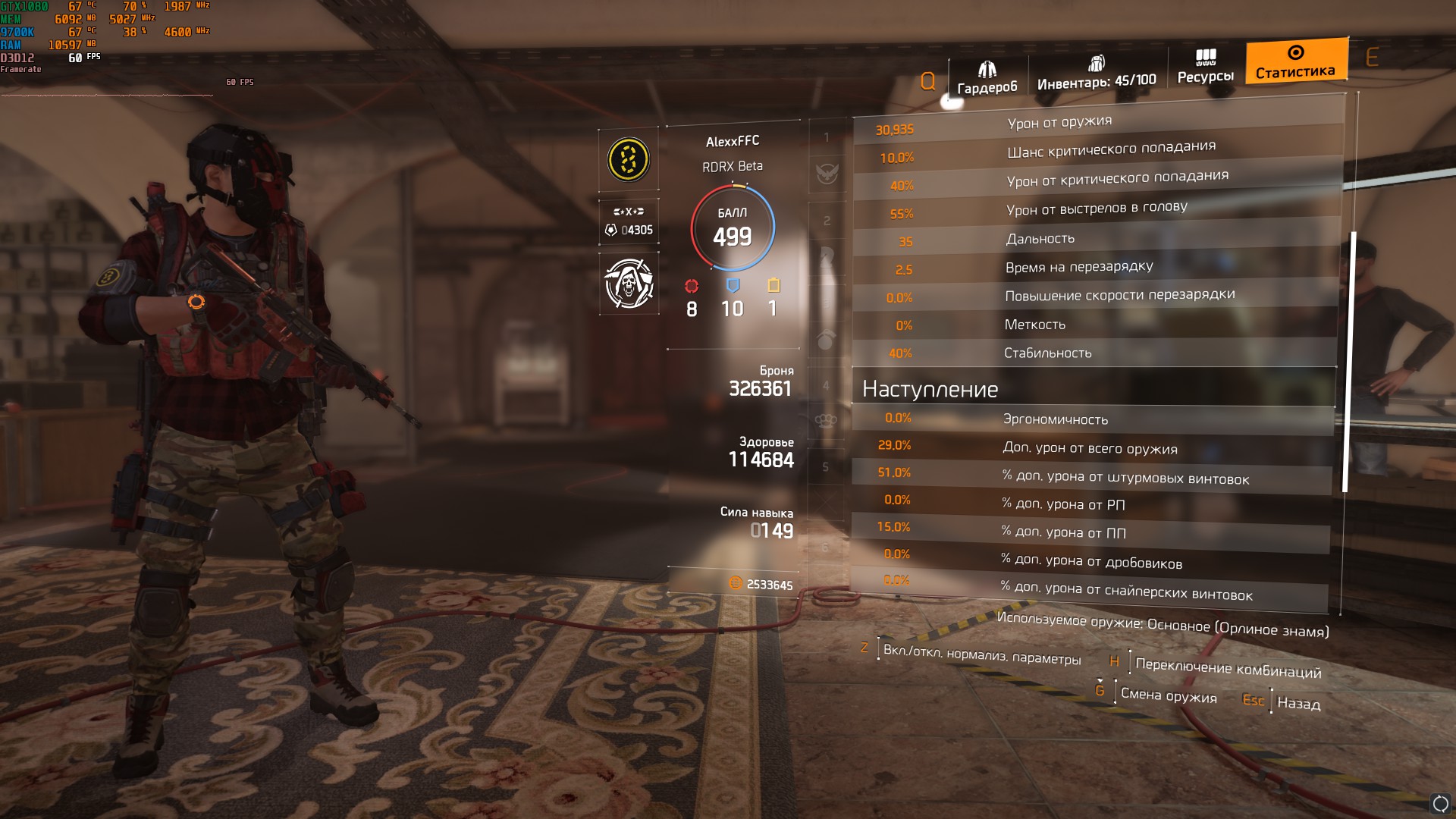
Task: Show the Ресурсы resources tab
Action: click(1205, 67)
